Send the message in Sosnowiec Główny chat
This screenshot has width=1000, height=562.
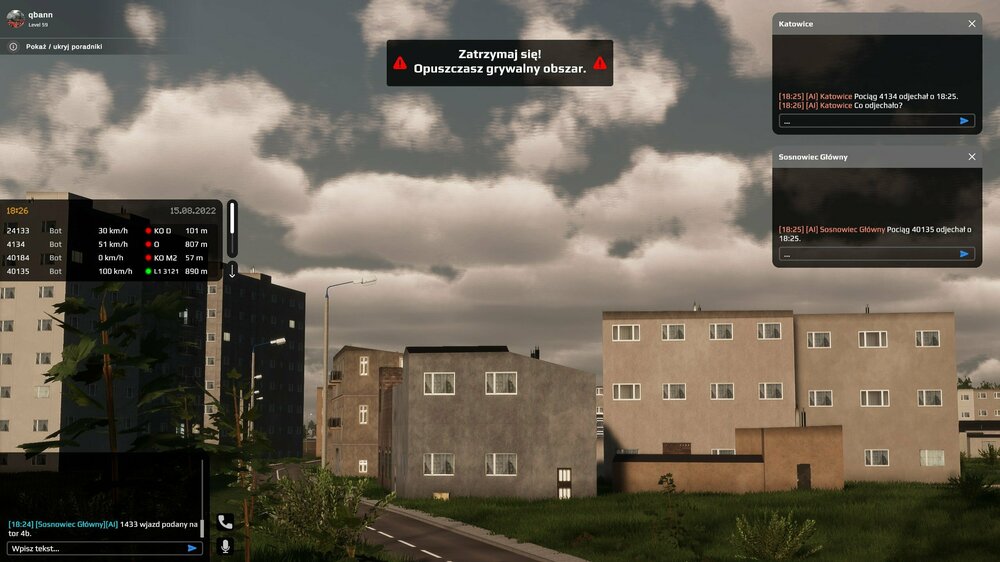964,254
